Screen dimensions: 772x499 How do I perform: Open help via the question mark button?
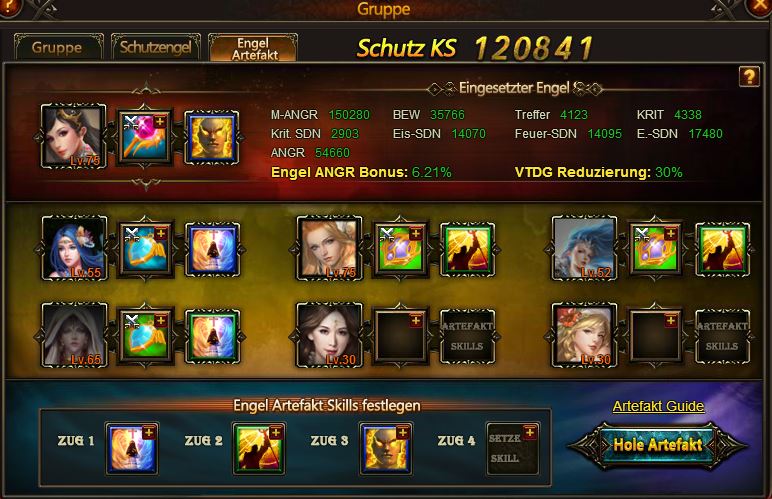748,77
